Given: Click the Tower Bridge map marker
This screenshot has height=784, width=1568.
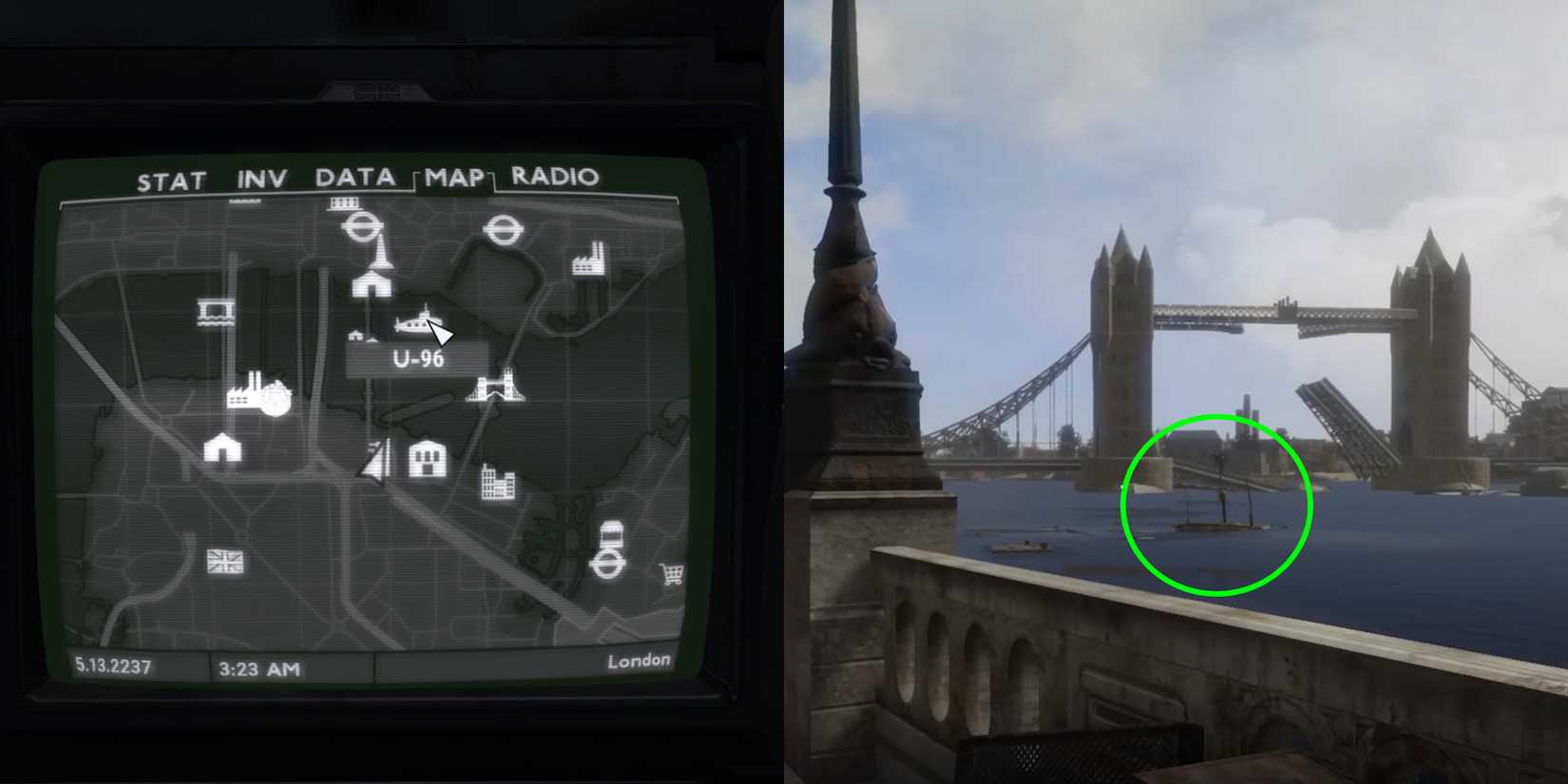Looking at the screenshot, I should [497, 390].
